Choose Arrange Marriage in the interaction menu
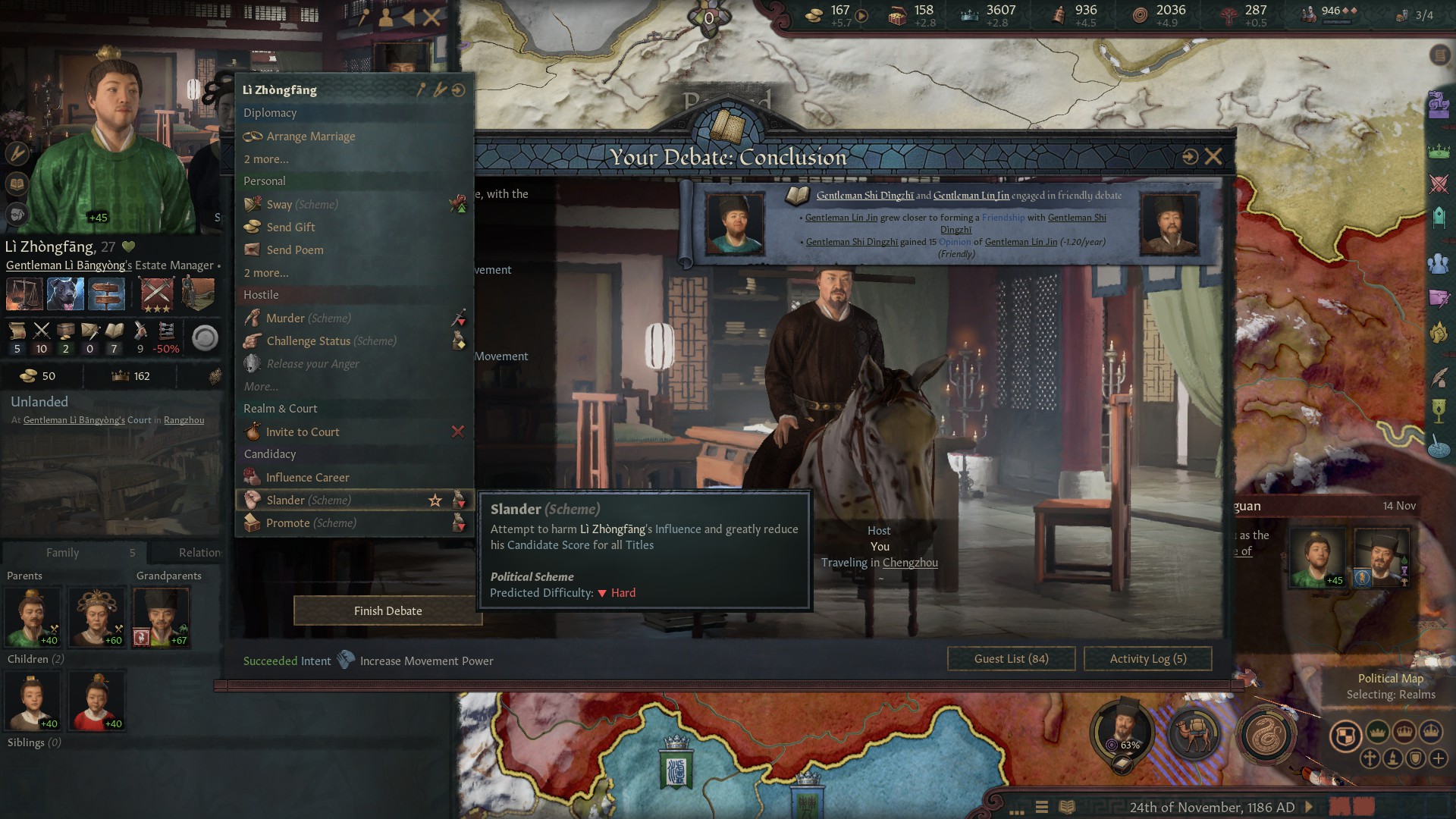The width and height of the screenshot is (1456, 819). pos(310,136)
